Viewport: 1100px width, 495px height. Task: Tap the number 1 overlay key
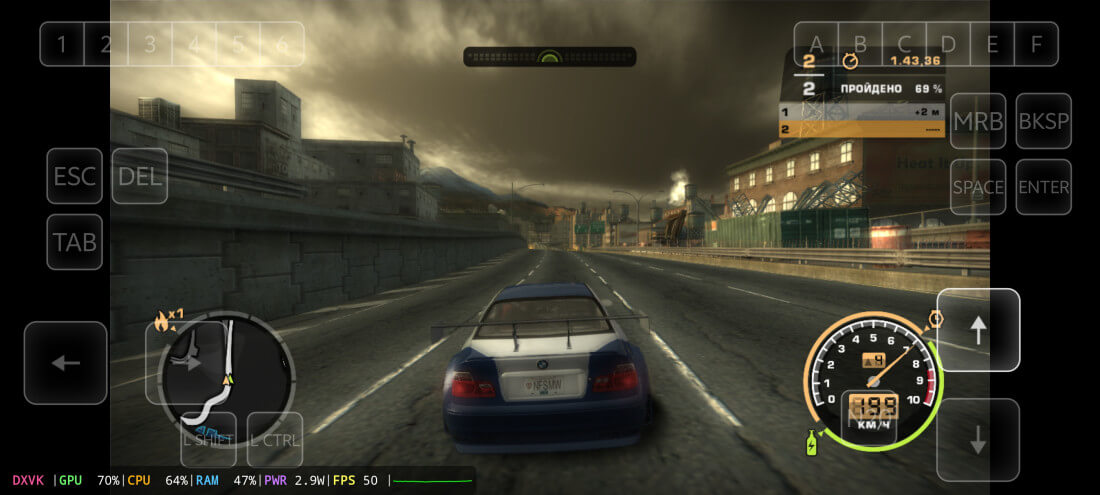(x=62, y=44)
